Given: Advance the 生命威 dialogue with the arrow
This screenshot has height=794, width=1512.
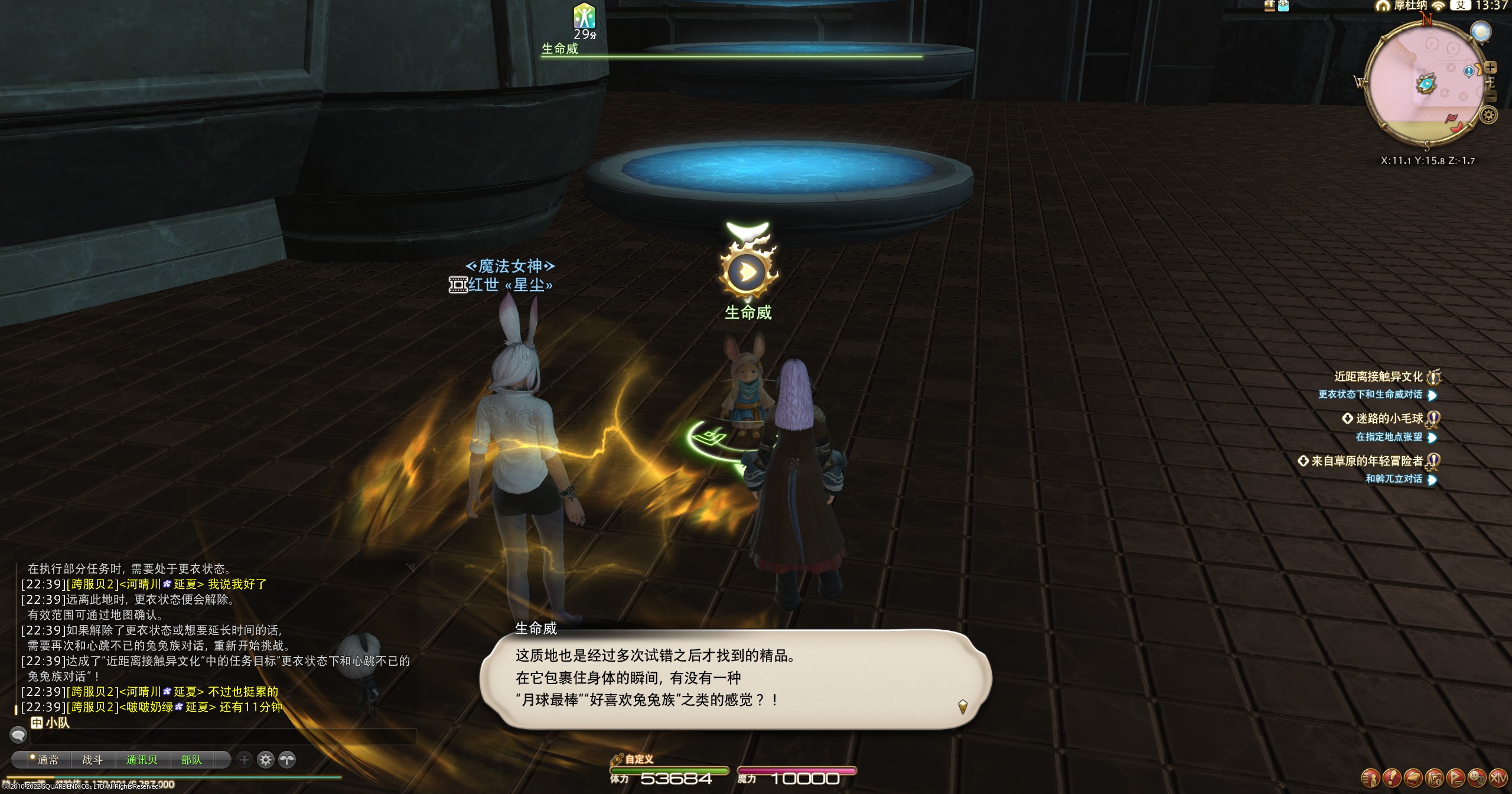Looking at the screenshot, I should pos(963,707).
